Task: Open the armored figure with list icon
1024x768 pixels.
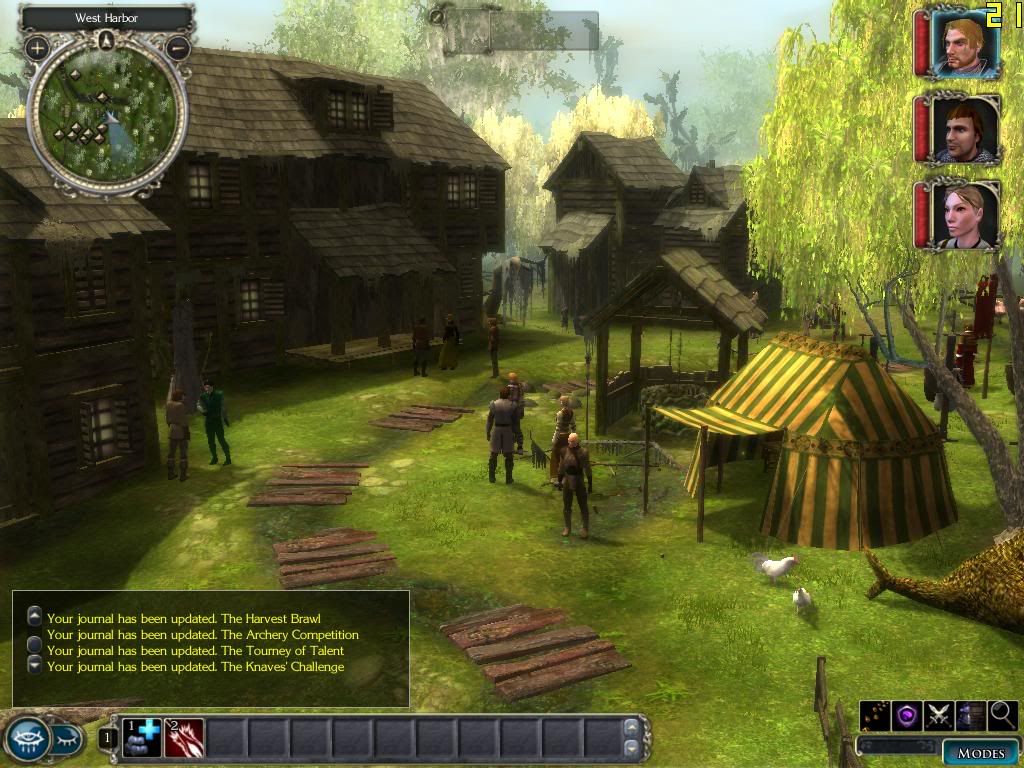Action: 971,715
